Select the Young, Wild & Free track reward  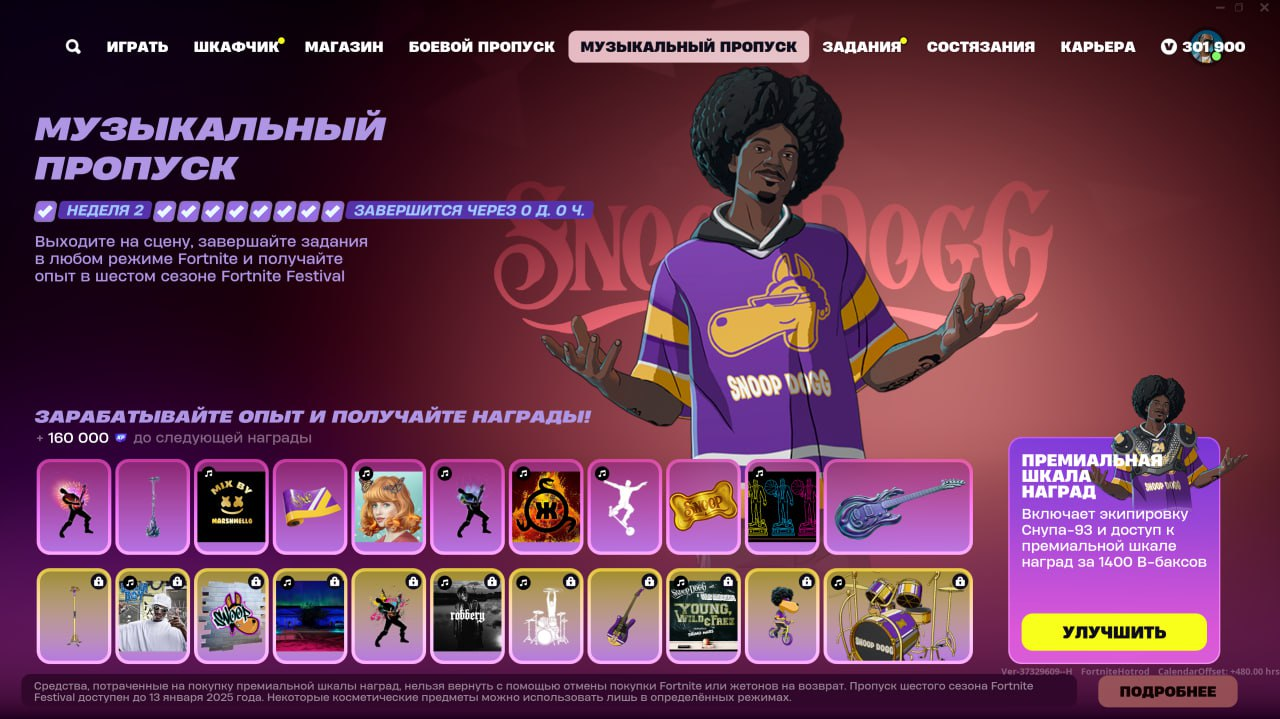tap(702, 616)
